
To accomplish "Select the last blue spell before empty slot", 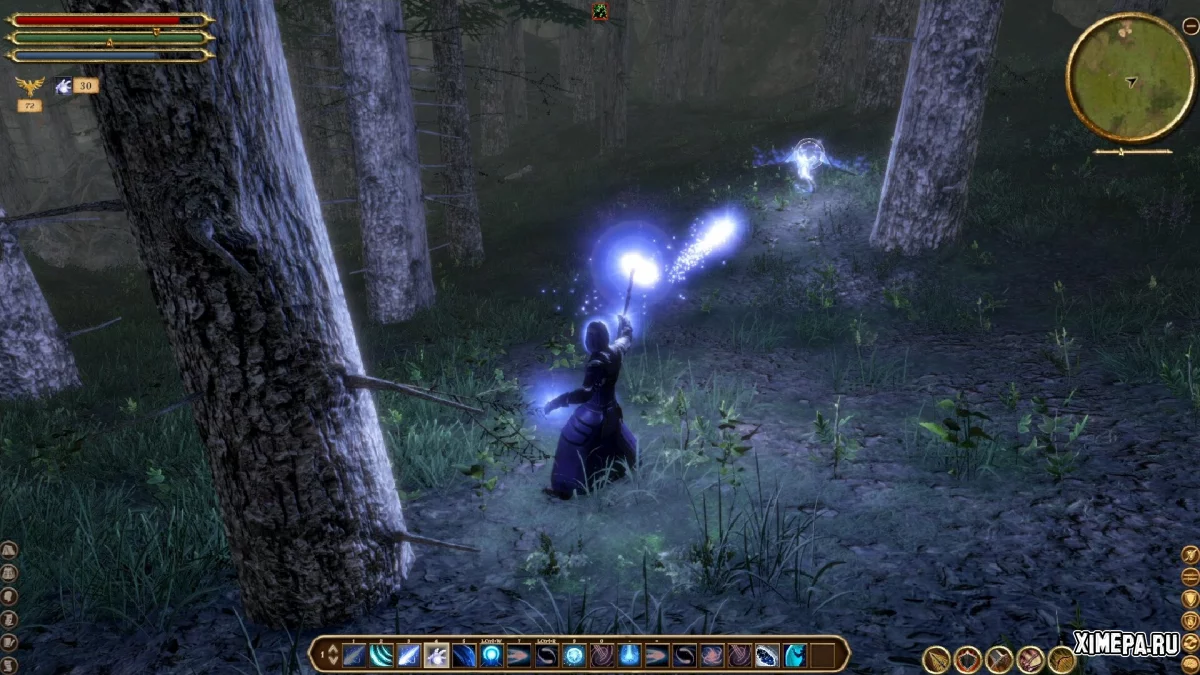I will (794, 655).
